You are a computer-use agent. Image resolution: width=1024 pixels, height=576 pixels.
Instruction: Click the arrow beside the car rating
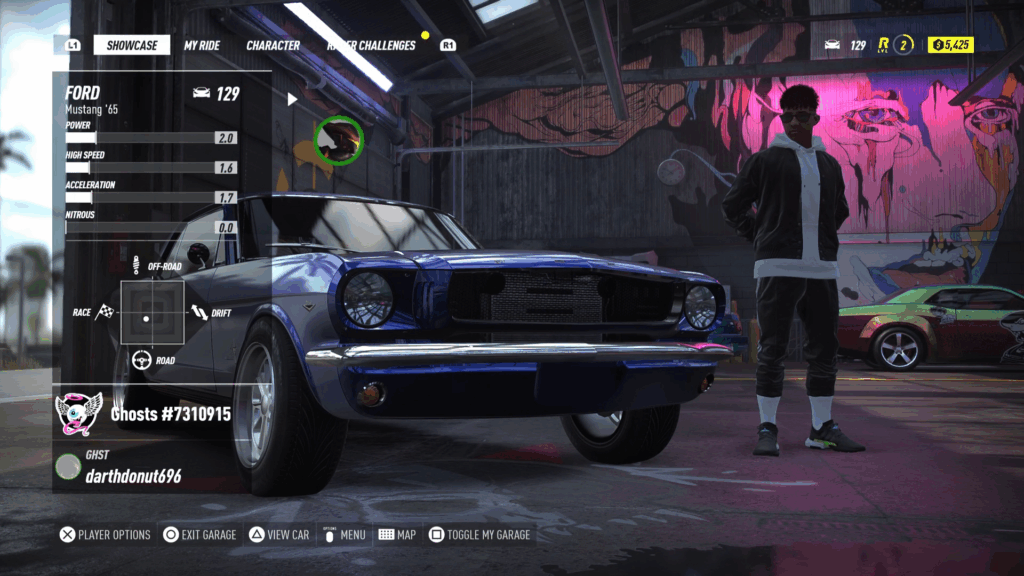pyautogui.click(x=292, y=99)
